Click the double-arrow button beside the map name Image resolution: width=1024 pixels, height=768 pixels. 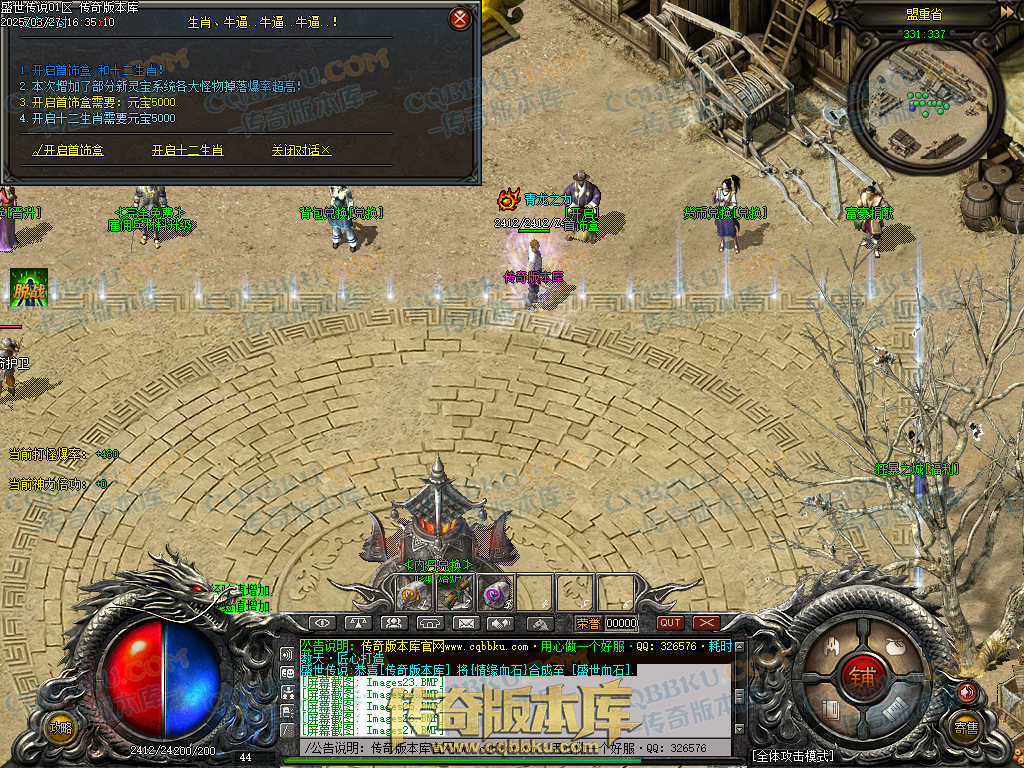point(1007,13)
